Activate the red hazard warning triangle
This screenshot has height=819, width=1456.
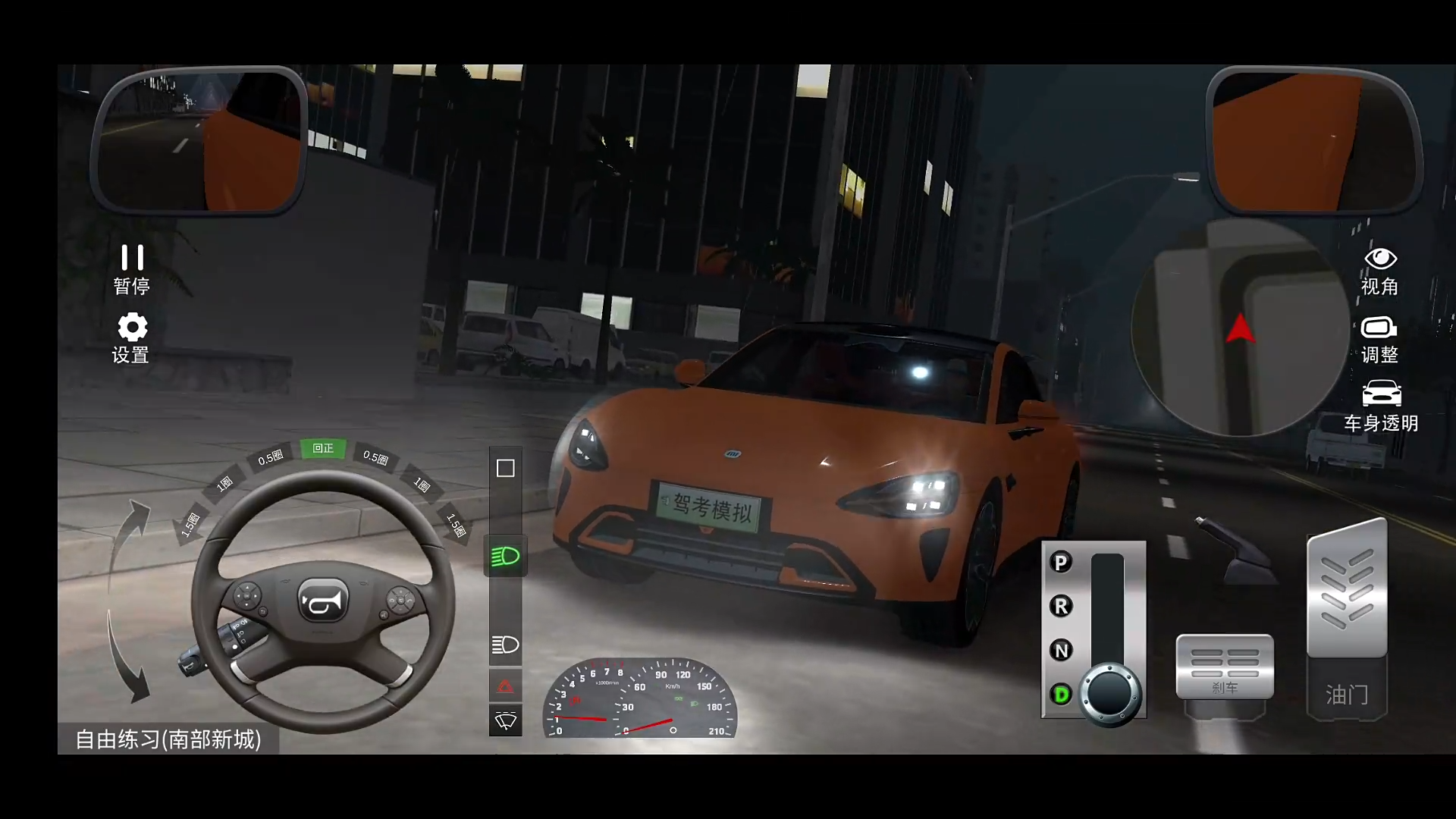pyautogui.click(x=505, y=687)
